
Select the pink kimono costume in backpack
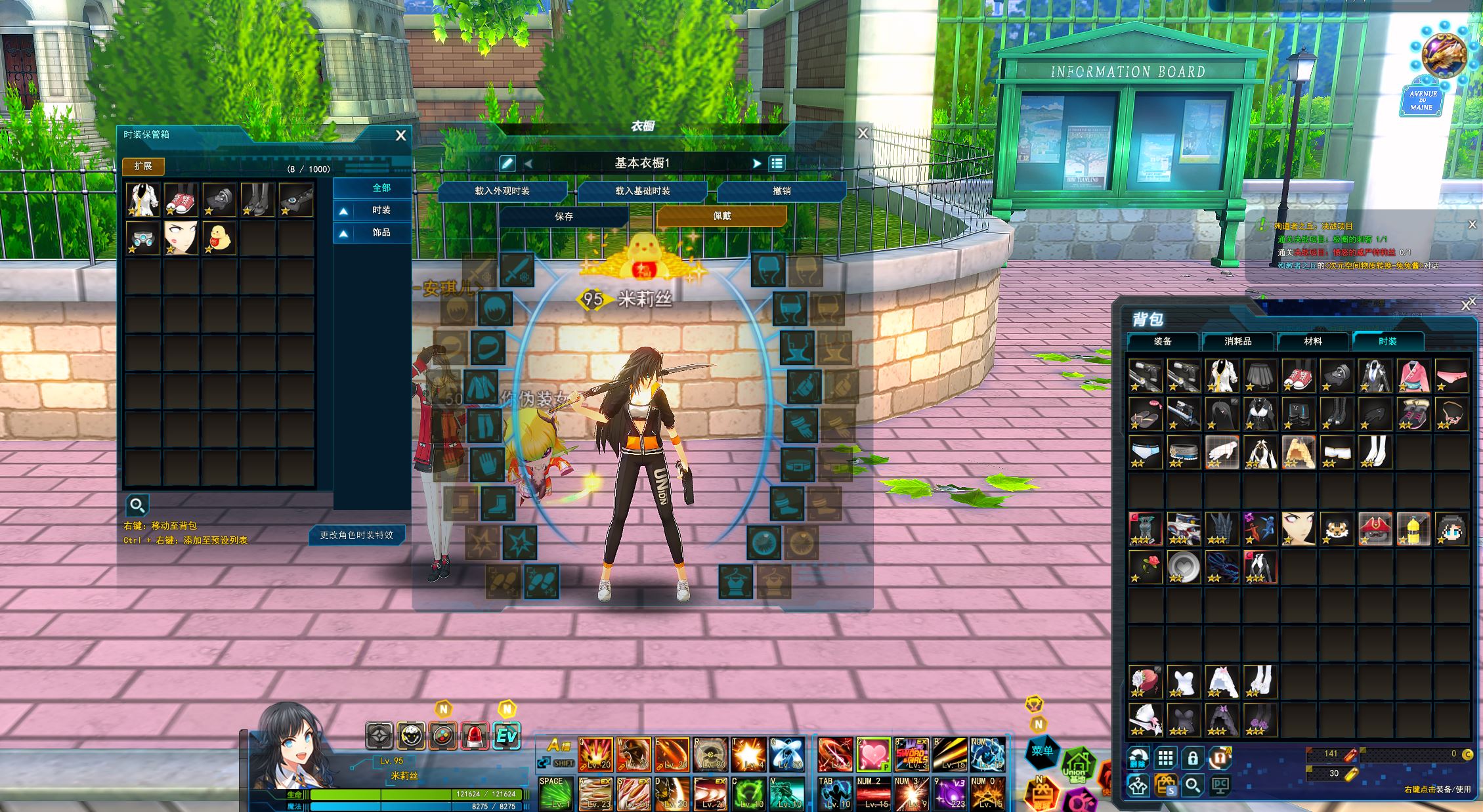(1413, 376)
